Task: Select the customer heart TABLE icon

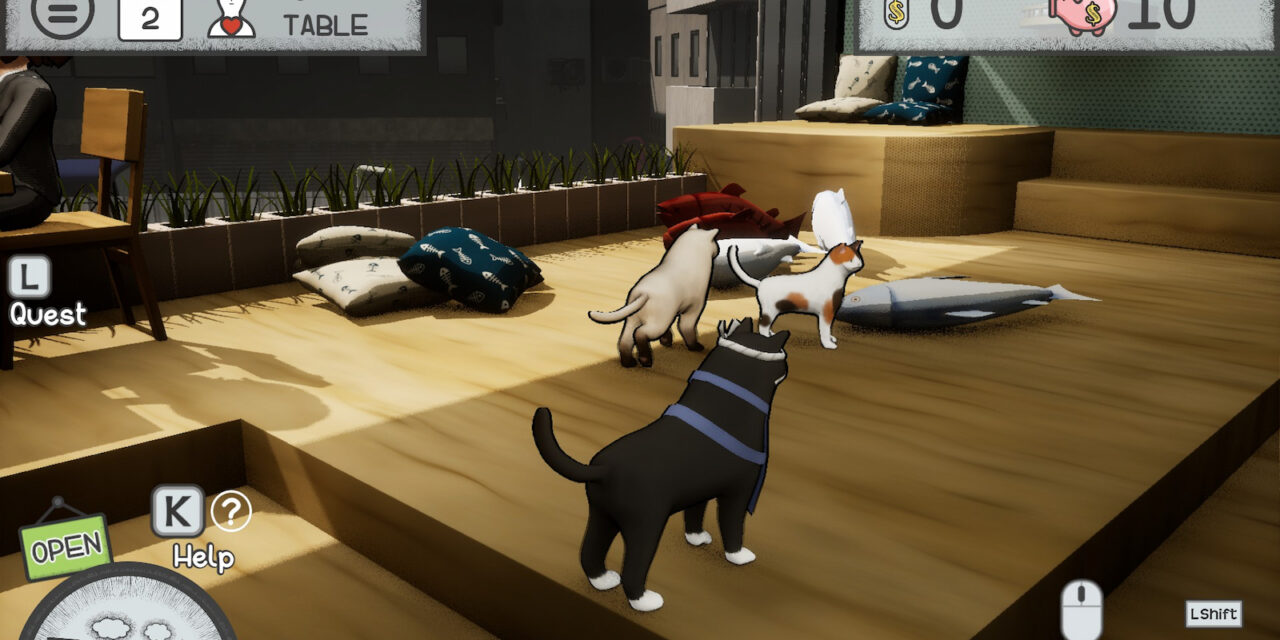Action: [x=231, y=17]
